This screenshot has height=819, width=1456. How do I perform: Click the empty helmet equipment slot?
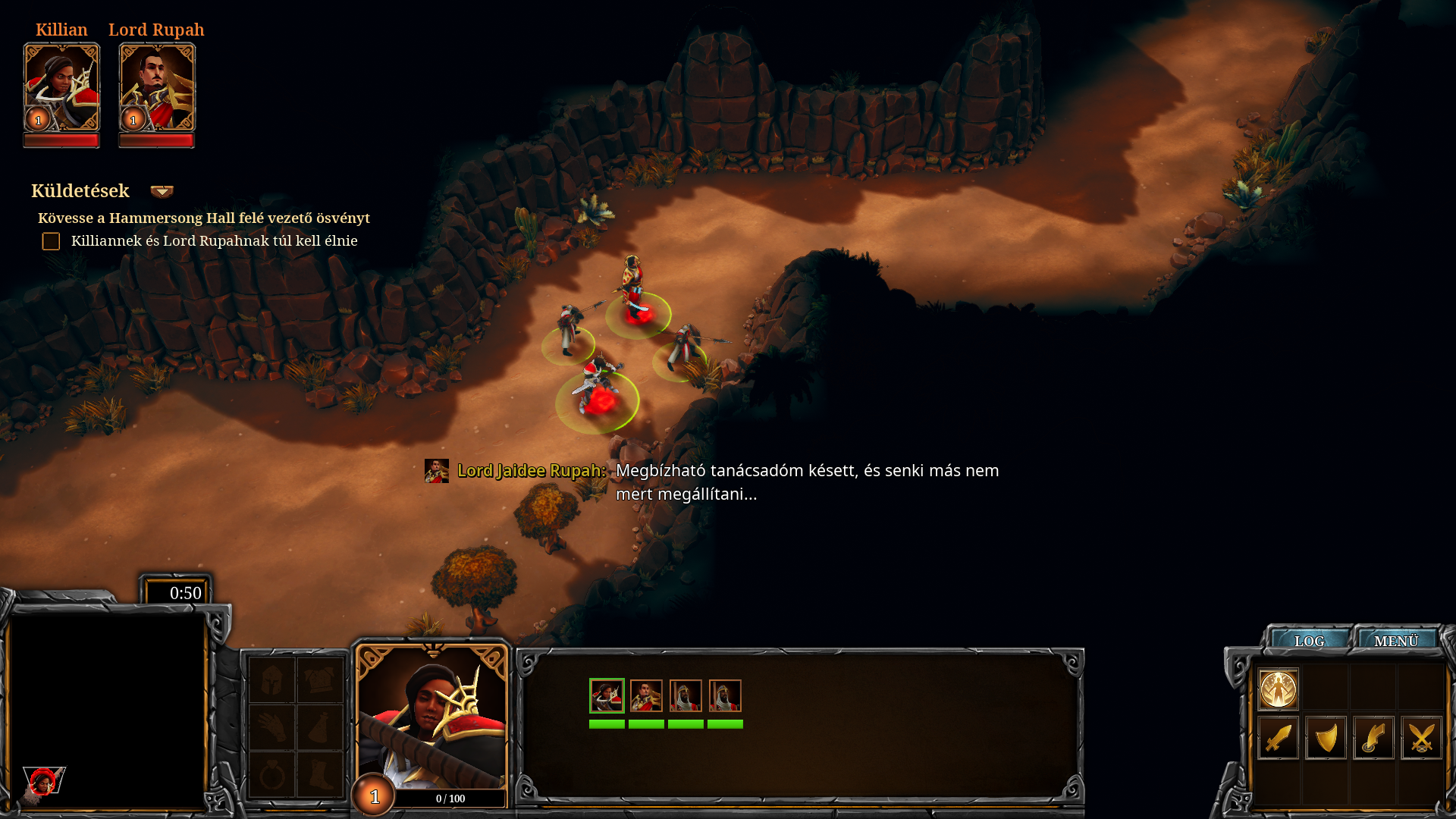pos(271,679)
